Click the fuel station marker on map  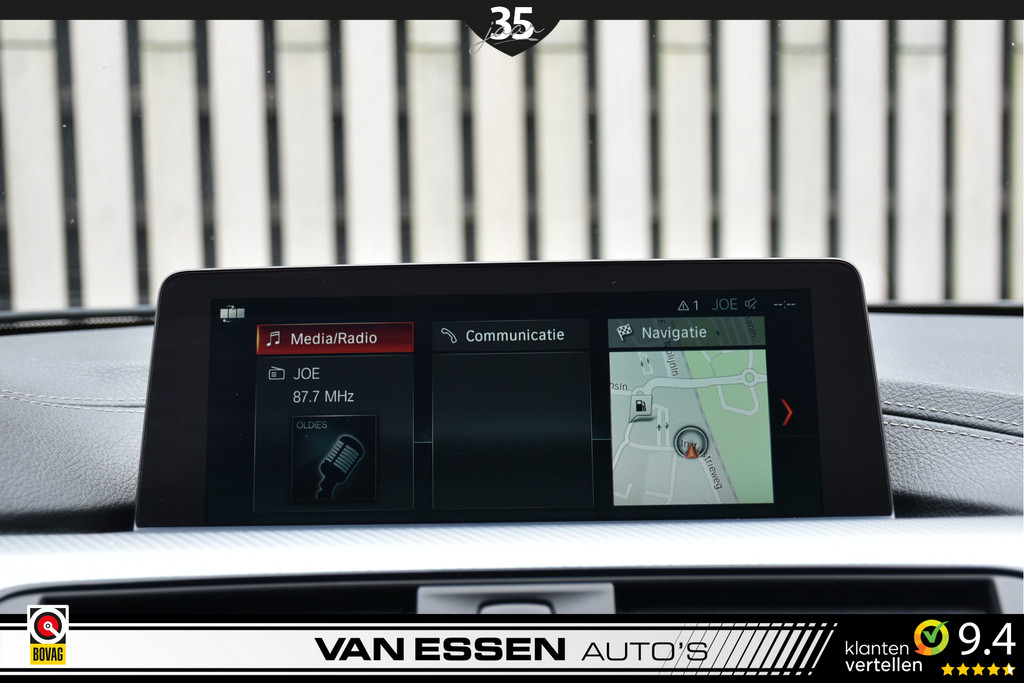point(640,406)
